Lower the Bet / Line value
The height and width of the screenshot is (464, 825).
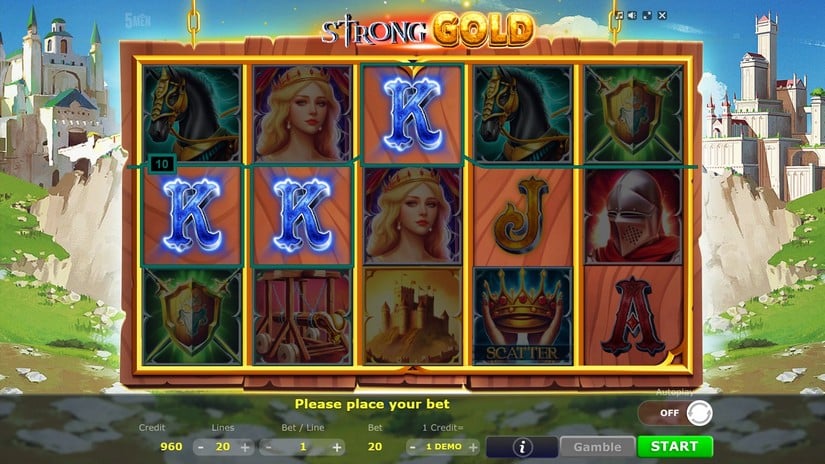(x=268, y=447)
